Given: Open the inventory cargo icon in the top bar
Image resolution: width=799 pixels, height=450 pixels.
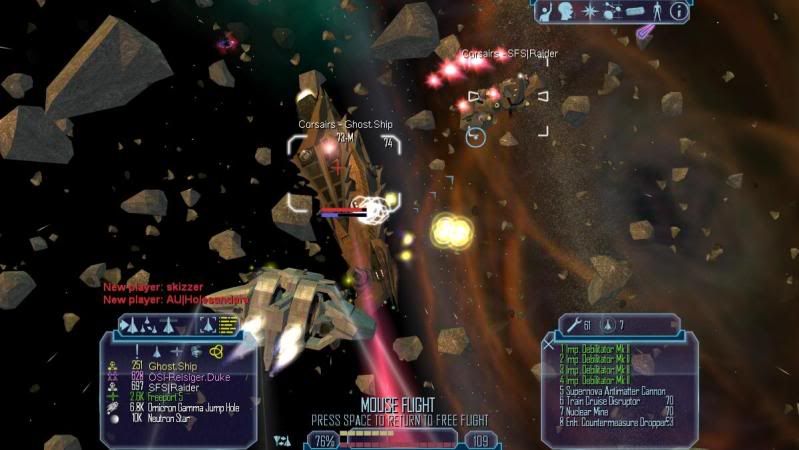Looking at the screenshot, I should click(636, 12).
